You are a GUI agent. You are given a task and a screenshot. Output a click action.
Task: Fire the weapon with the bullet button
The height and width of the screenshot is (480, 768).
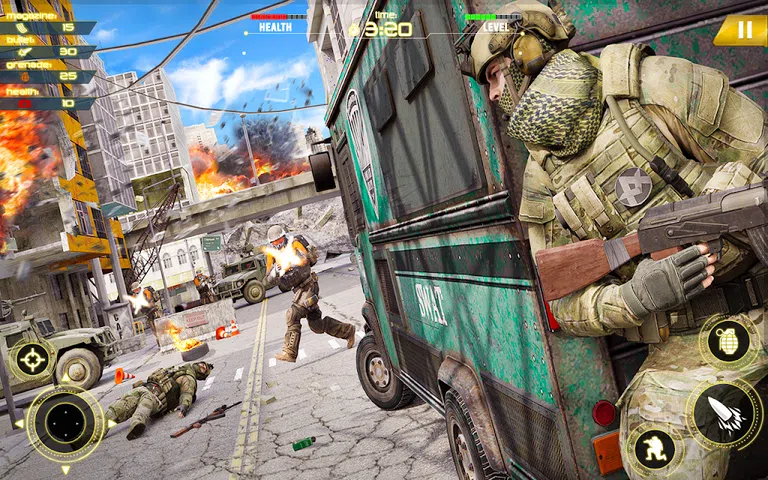725,412
